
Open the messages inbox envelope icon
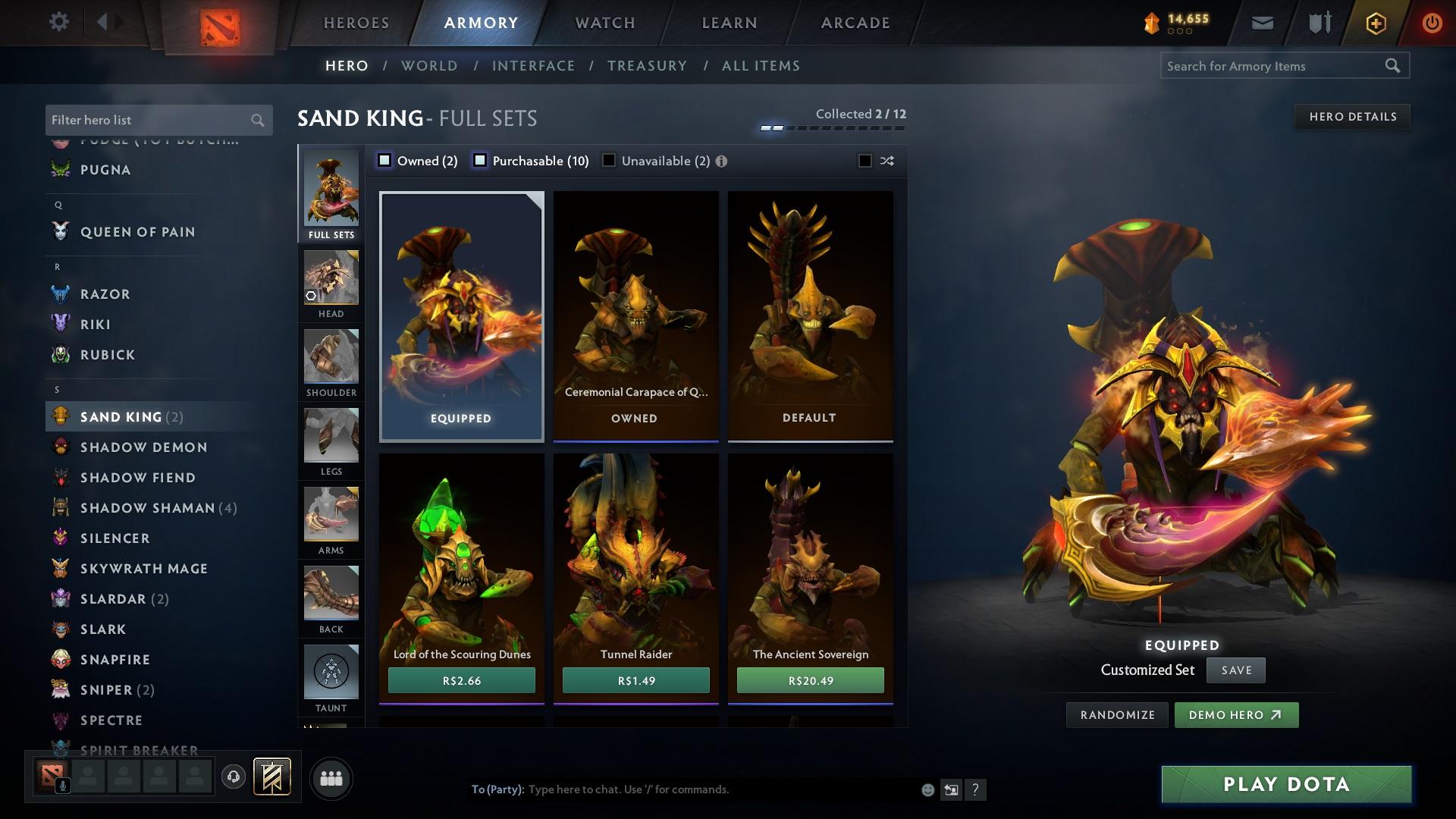pyautogui.click(x=1261, y=23)
